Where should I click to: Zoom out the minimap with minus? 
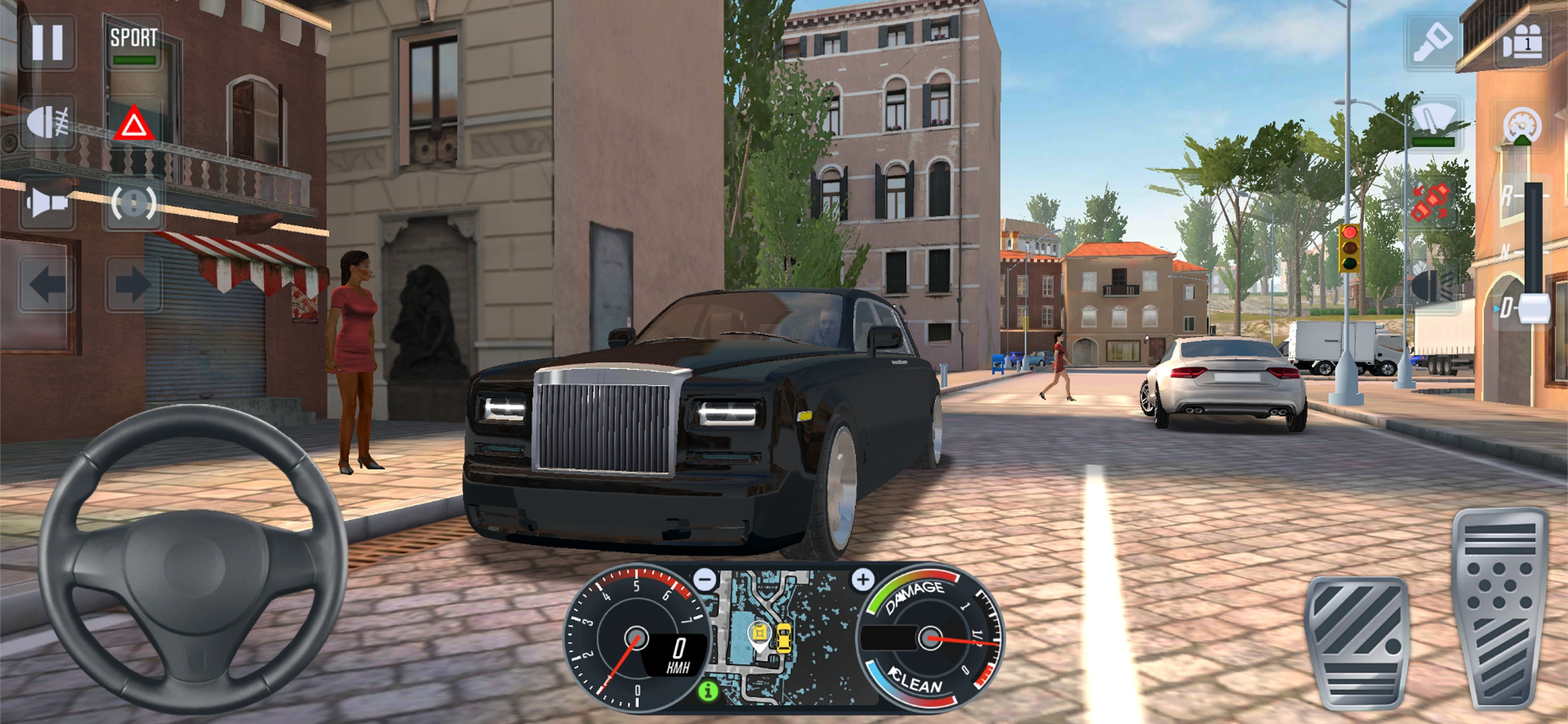coord(705,579)
